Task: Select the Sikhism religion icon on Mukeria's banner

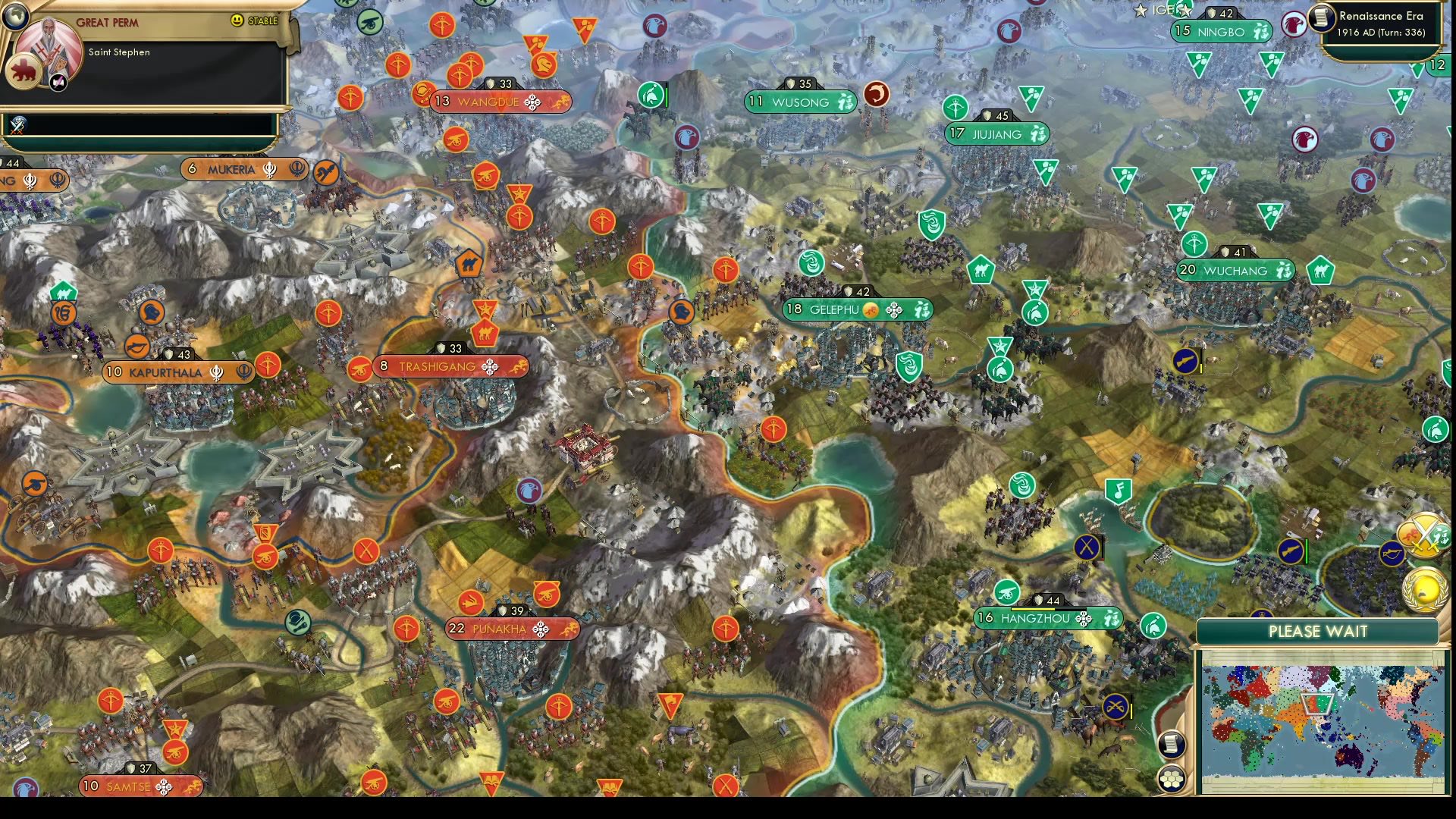Action: click(x=269, y=170)
